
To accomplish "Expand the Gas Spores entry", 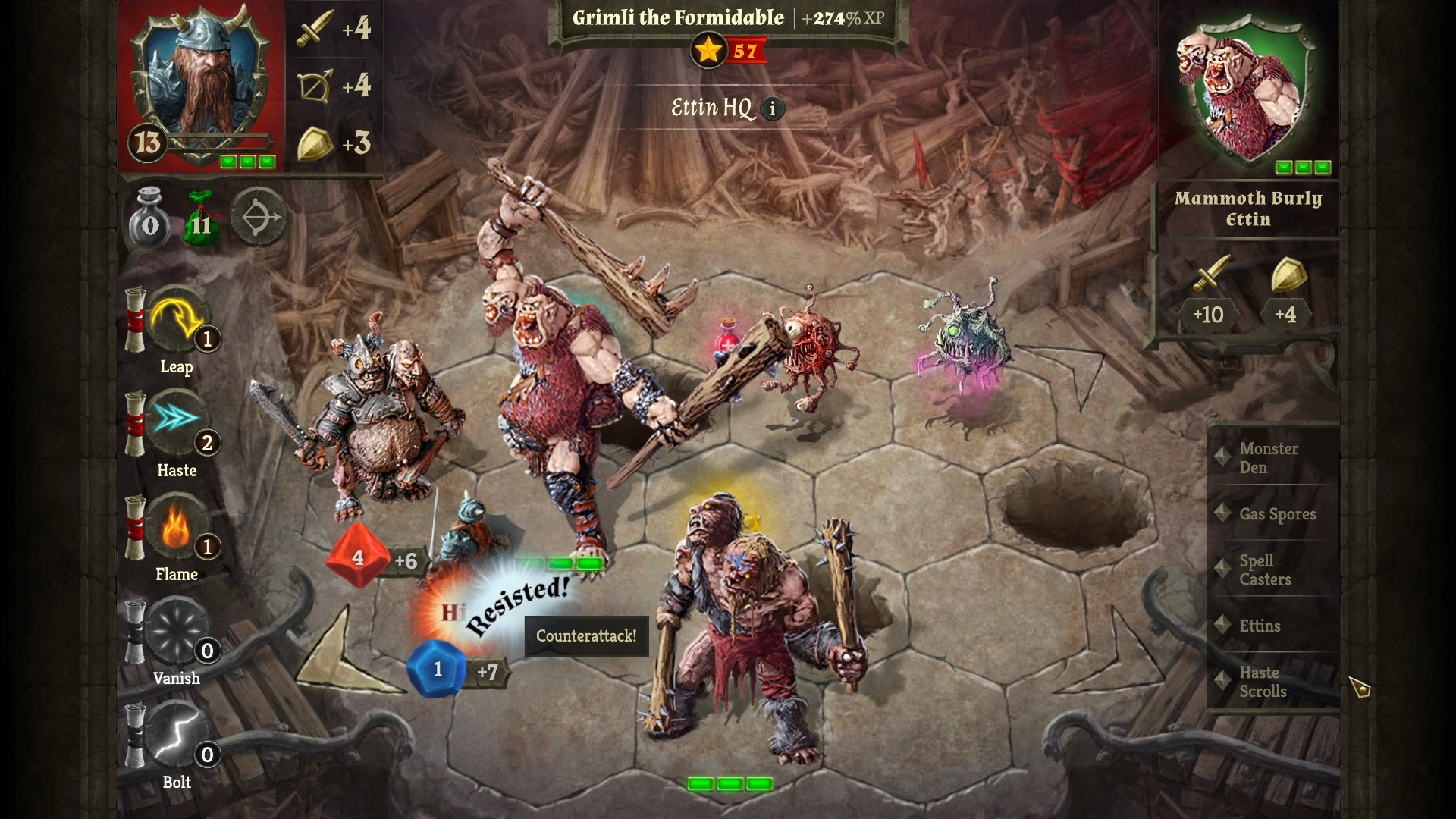I will 1276,513.
